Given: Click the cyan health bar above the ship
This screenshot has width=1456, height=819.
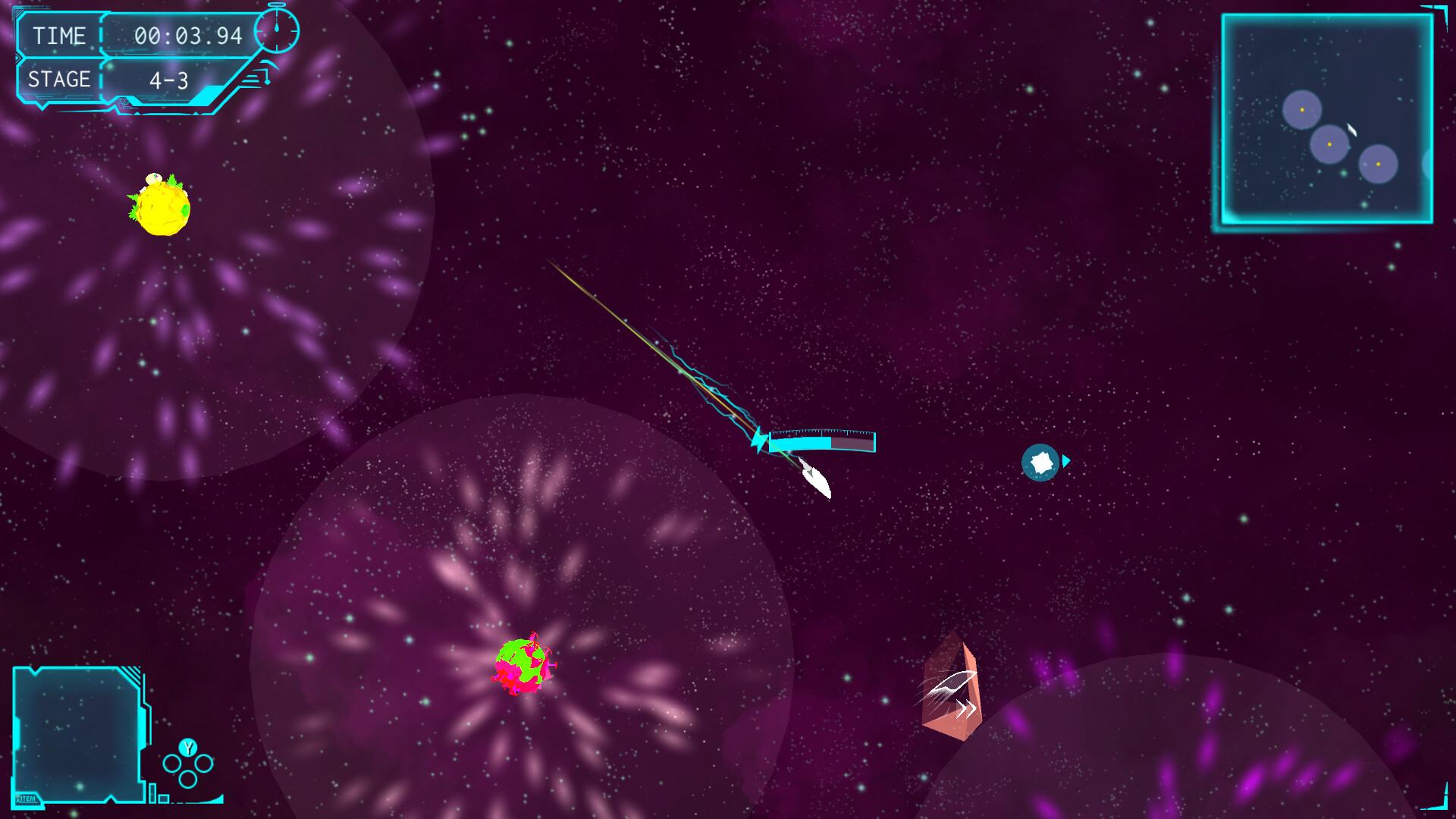Looking at the screenshot, I should pyautogui.click(x=821, y=441).
